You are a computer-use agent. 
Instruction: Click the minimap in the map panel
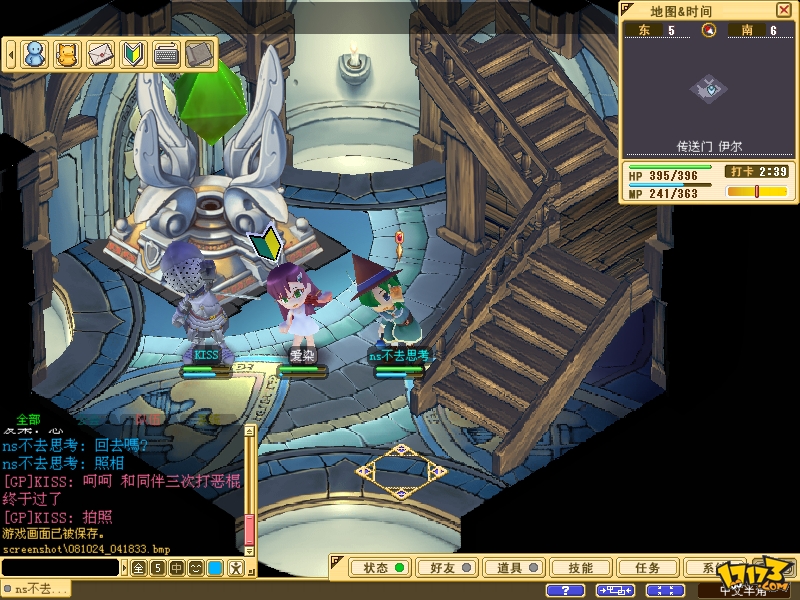709,89
